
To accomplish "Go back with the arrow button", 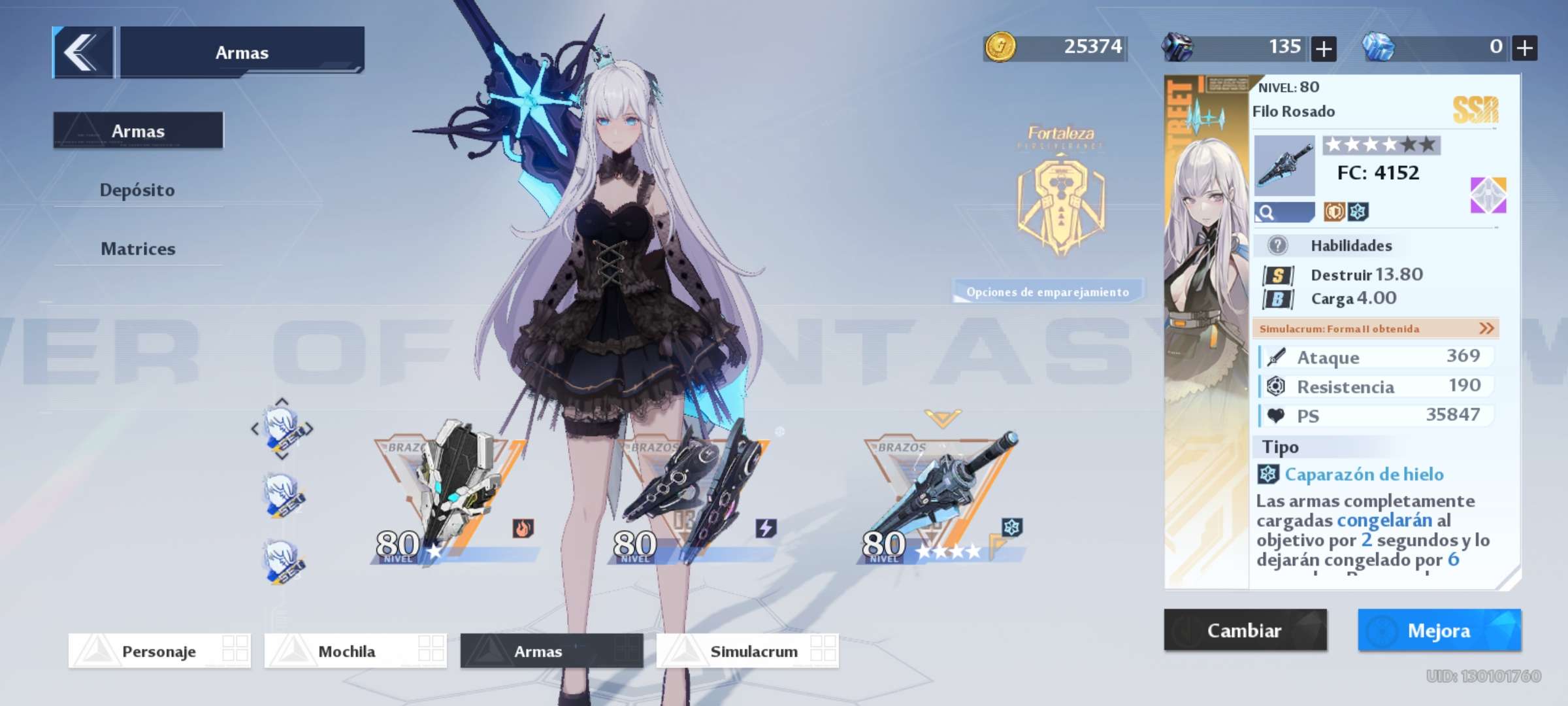I will coord(82,52).
